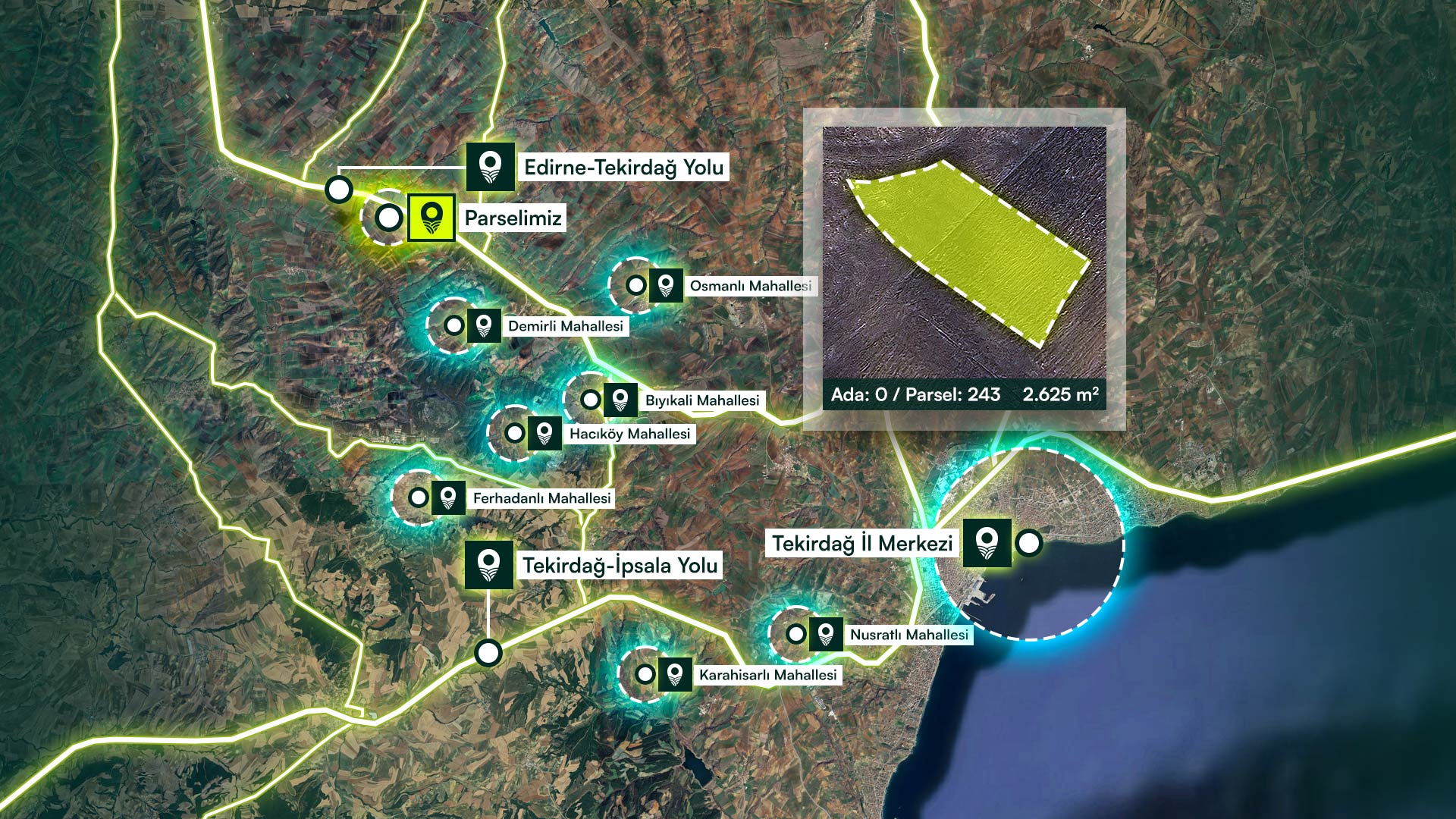1456x819 pixels.
Task: Click the Ferhadanlı Mahallesi label
Action: coord(541,498)
